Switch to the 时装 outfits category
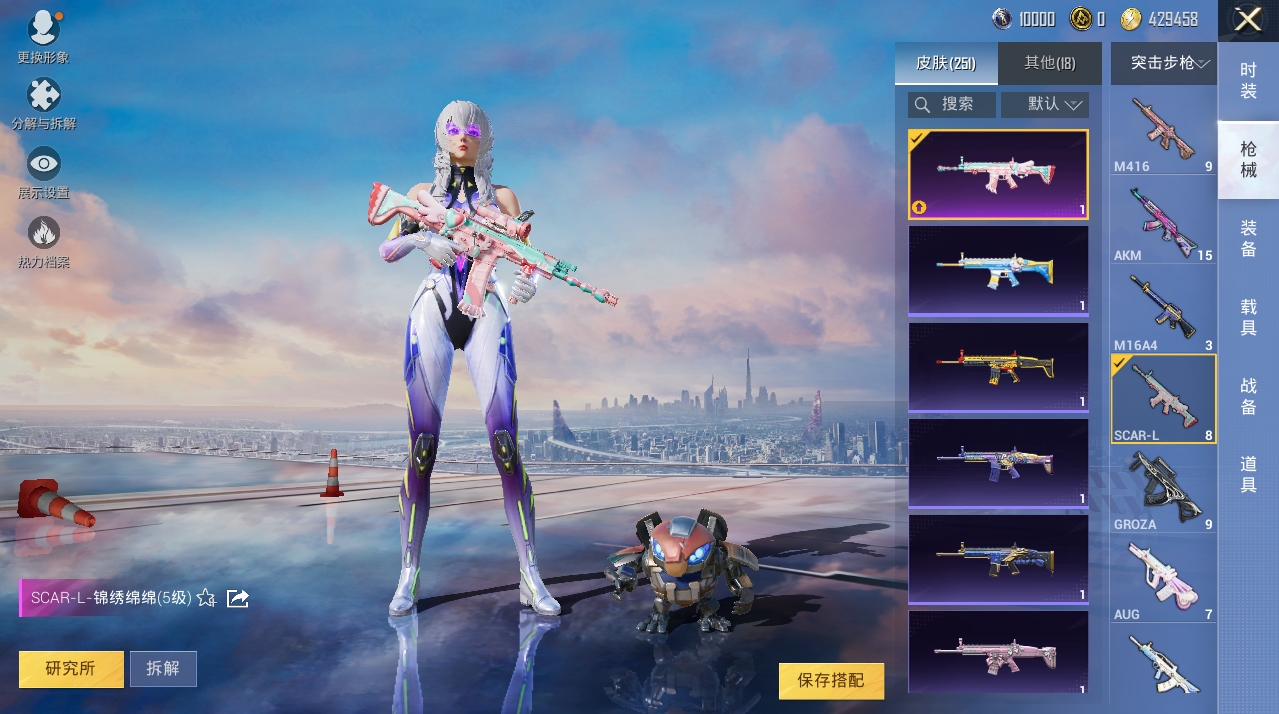Screen dimensions: 1279x714 pos(1248,81)
